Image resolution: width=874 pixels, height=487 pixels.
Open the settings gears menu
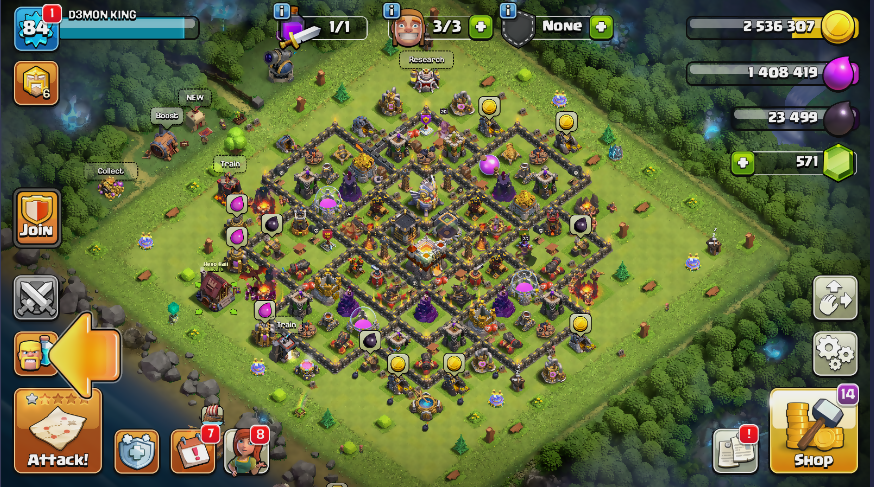point(834,353)
